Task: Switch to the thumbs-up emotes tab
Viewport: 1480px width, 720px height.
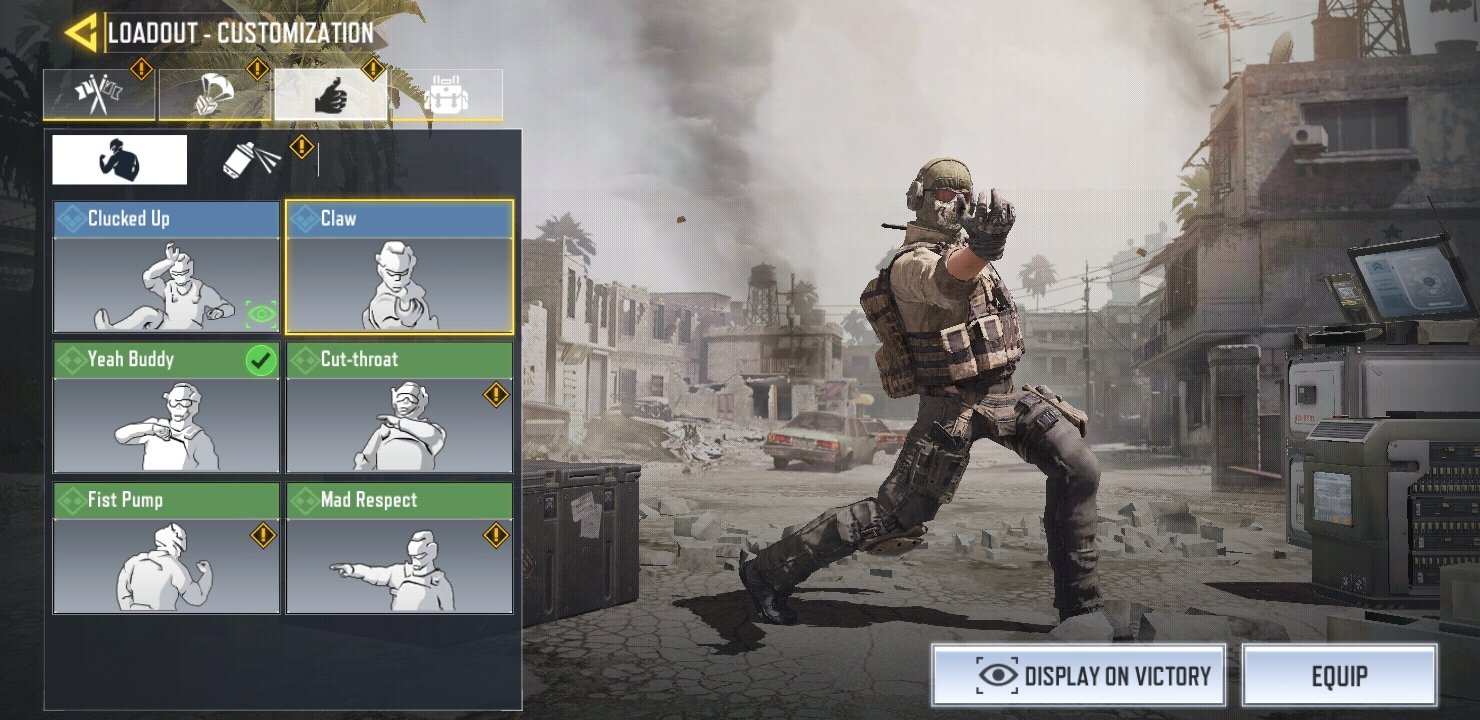Action: pyautogui.click(x=331, y=95)
